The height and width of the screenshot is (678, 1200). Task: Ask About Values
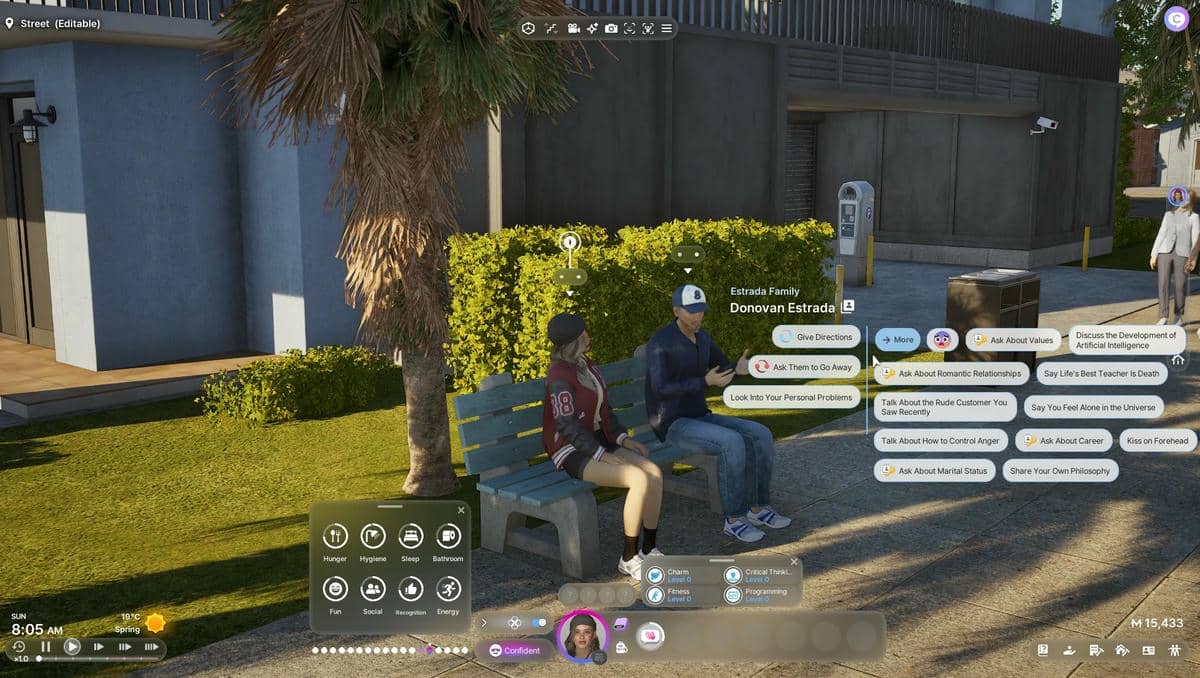pos(1013,340)
